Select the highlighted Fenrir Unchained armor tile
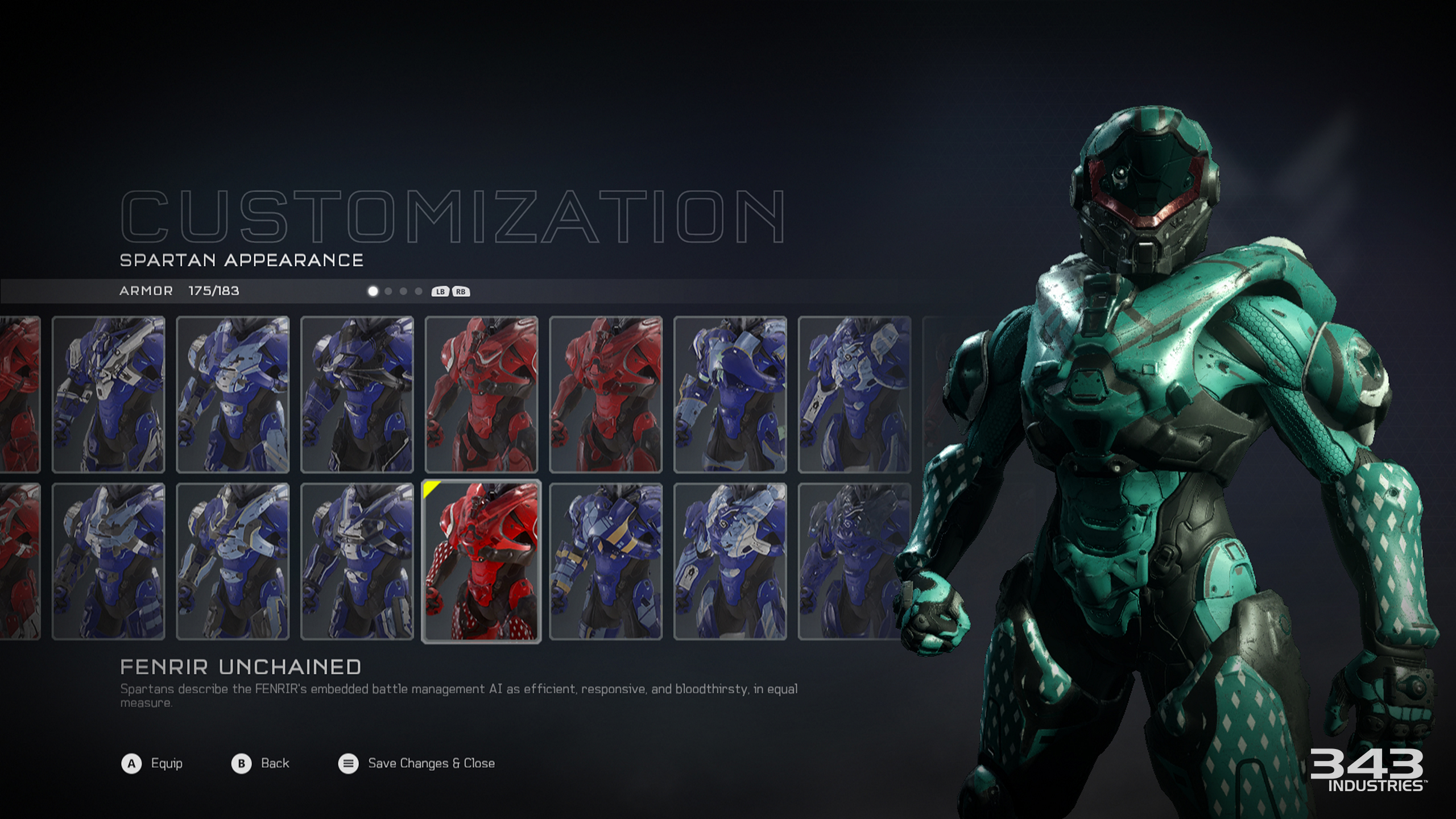1456x819 pixels. point(481,561)
